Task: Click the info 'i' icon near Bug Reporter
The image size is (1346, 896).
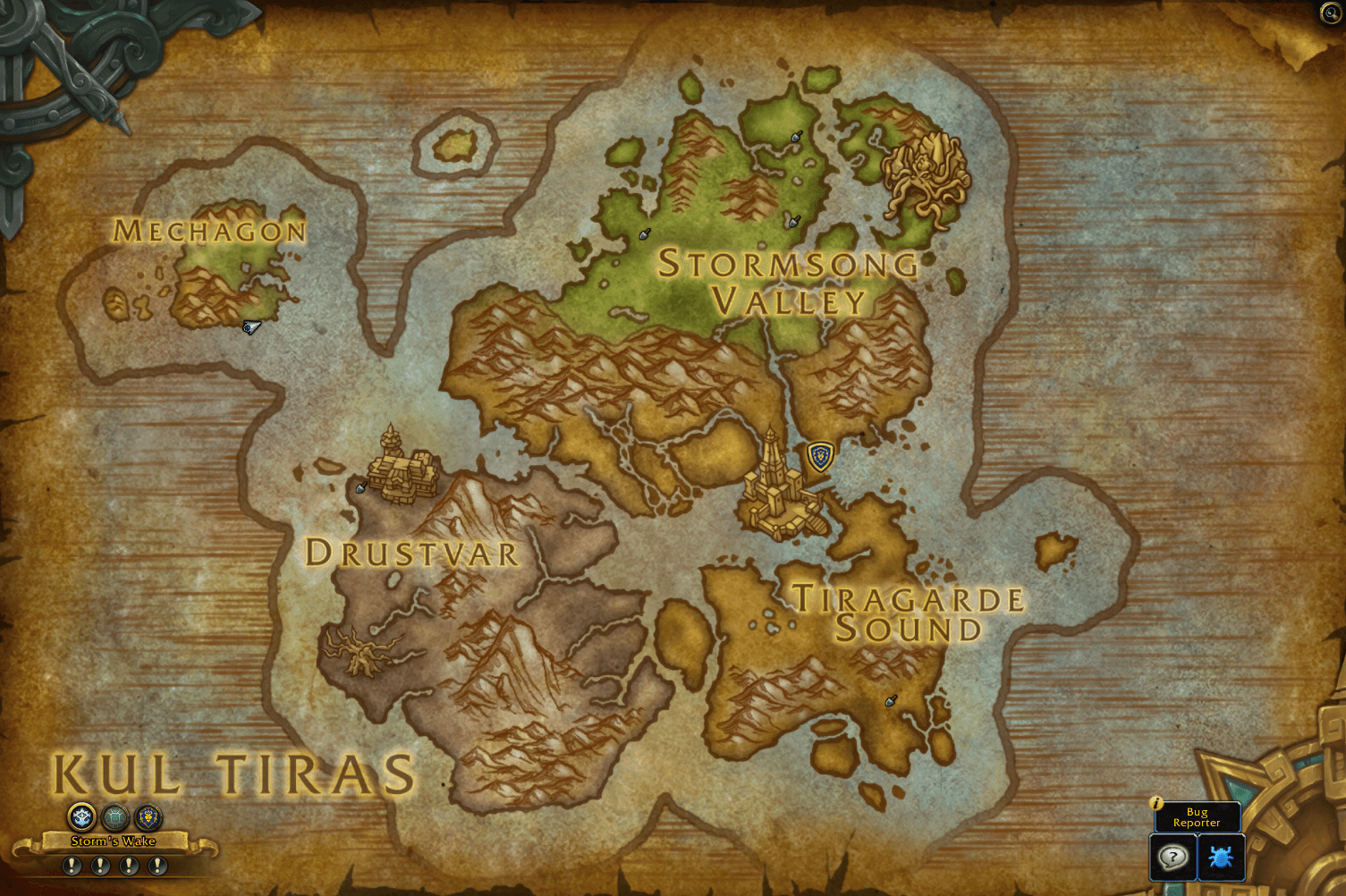Action: (1157, 804)
